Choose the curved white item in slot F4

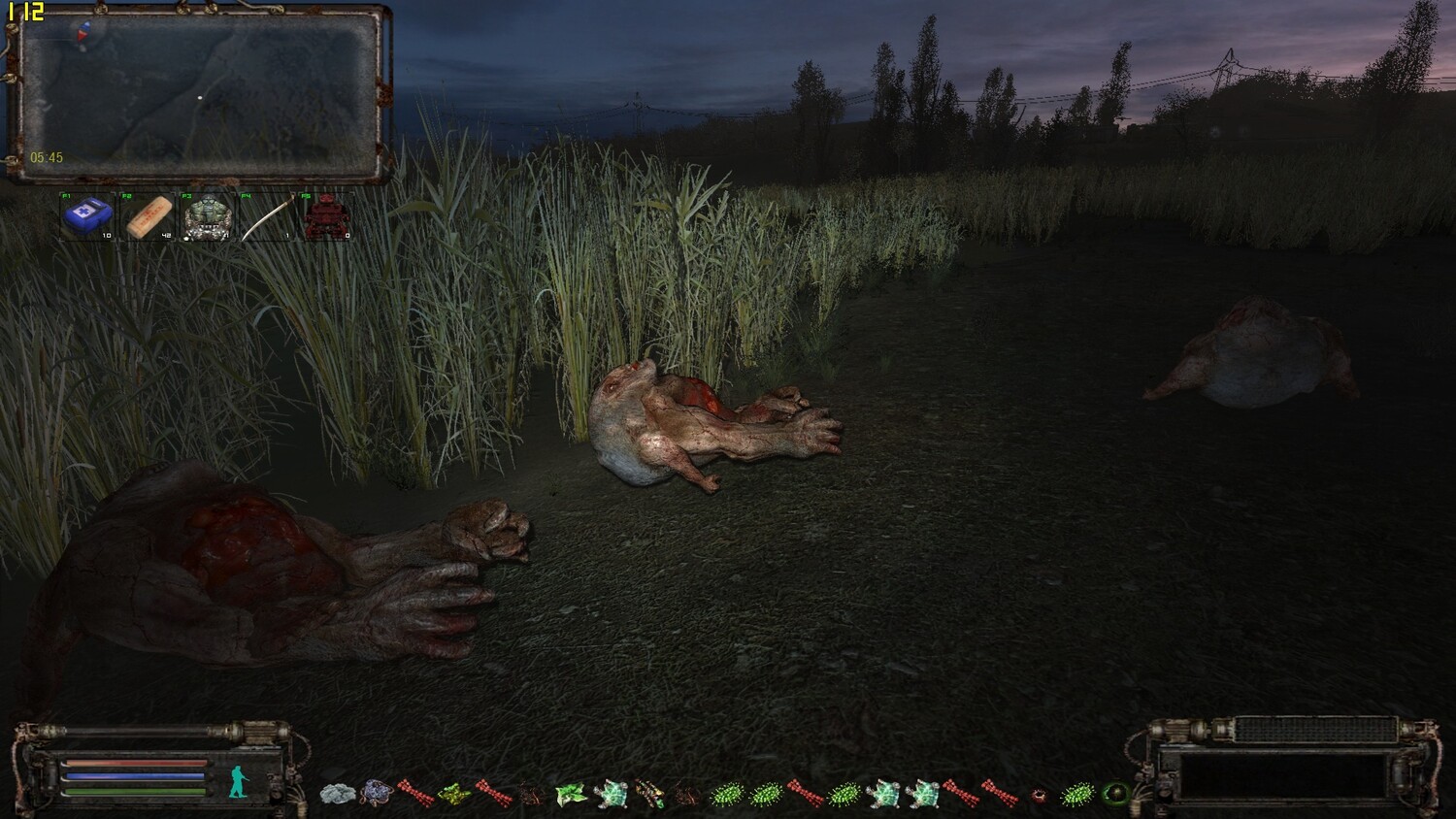coord(267,216)
